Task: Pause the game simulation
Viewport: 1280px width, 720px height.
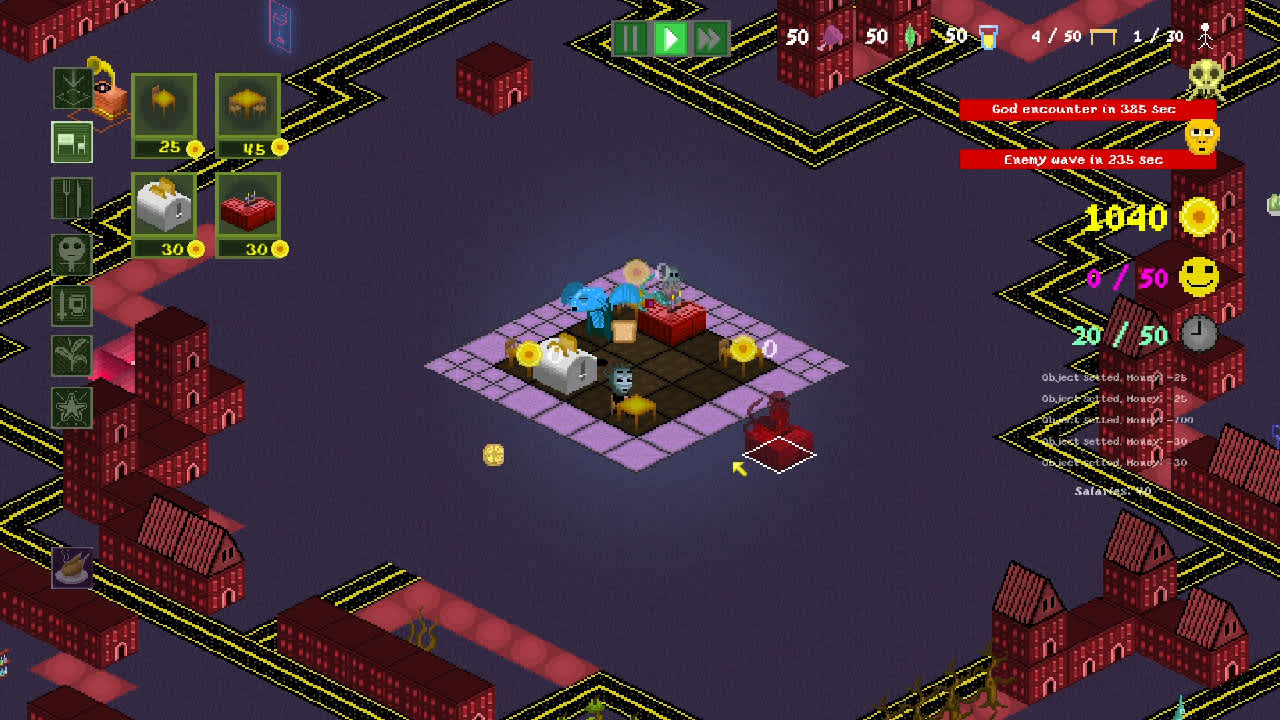Action: pos(629,39)
